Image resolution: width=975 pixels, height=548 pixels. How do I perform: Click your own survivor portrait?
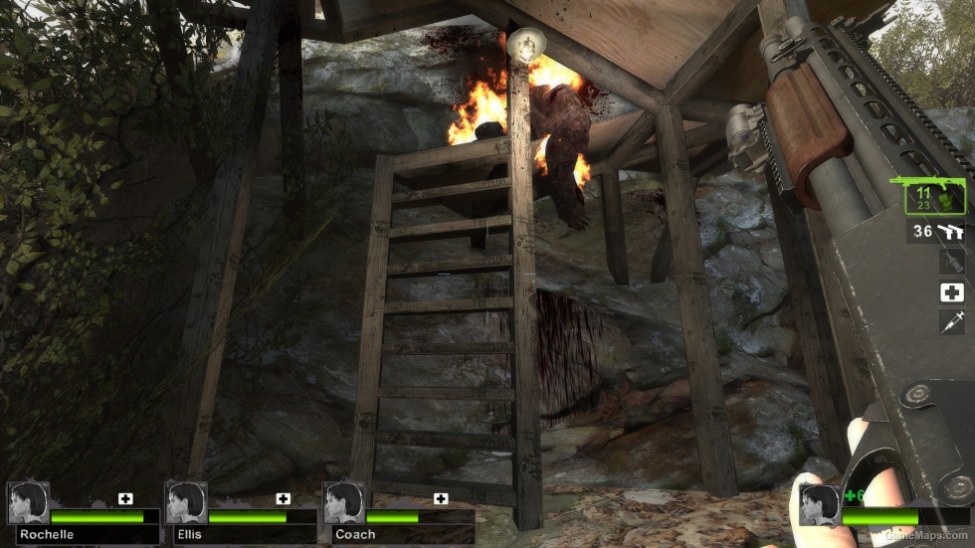818,503
